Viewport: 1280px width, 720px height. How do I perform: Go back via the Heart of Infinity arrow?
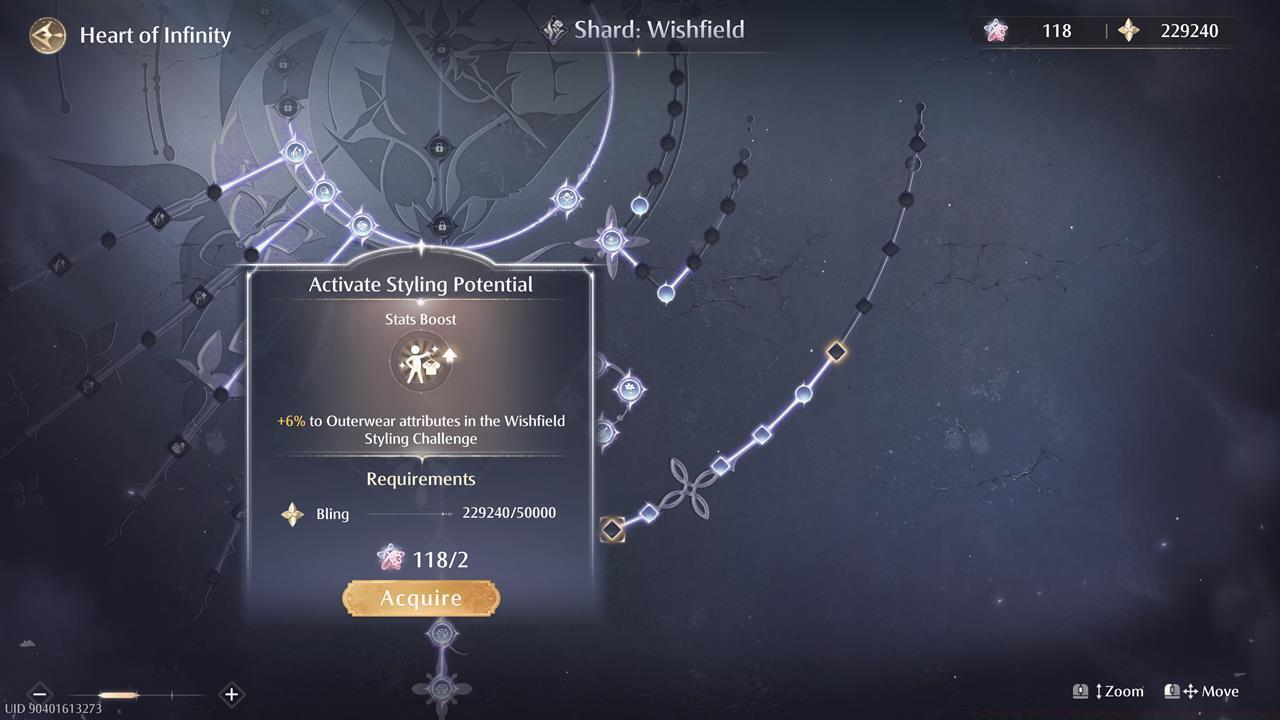[46, 35]
